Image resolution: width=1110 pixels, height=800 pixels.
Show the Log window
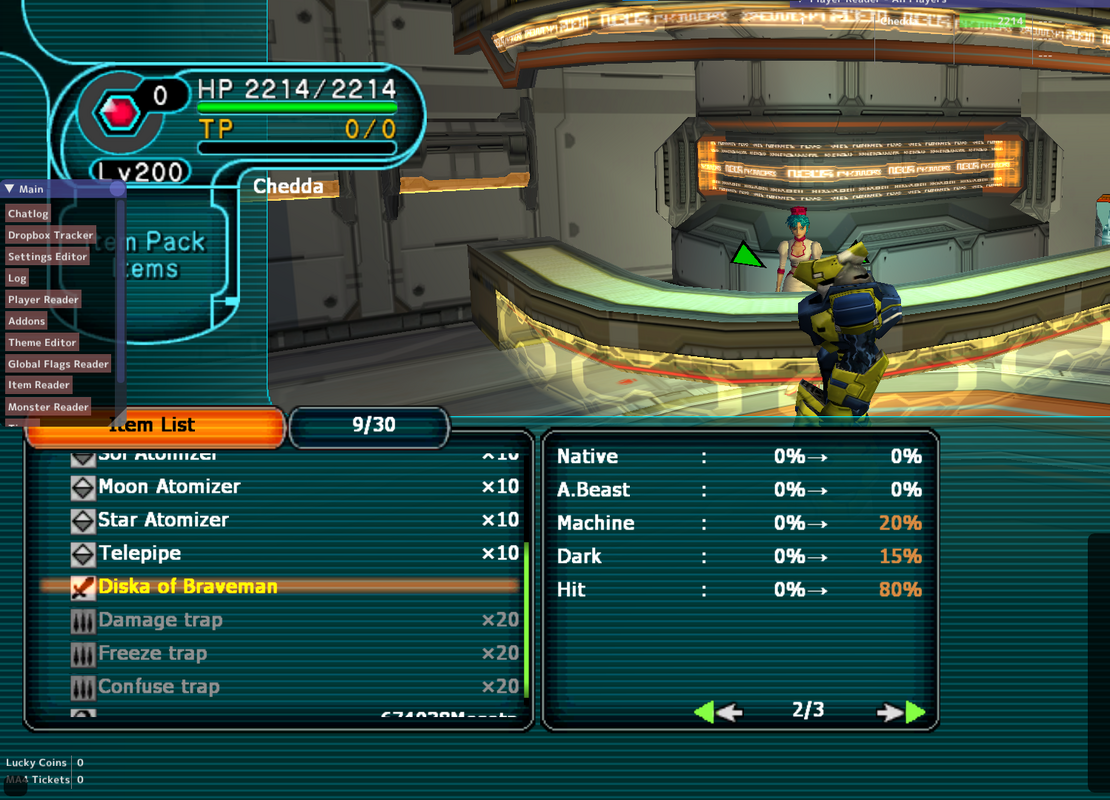coord(17,278)
